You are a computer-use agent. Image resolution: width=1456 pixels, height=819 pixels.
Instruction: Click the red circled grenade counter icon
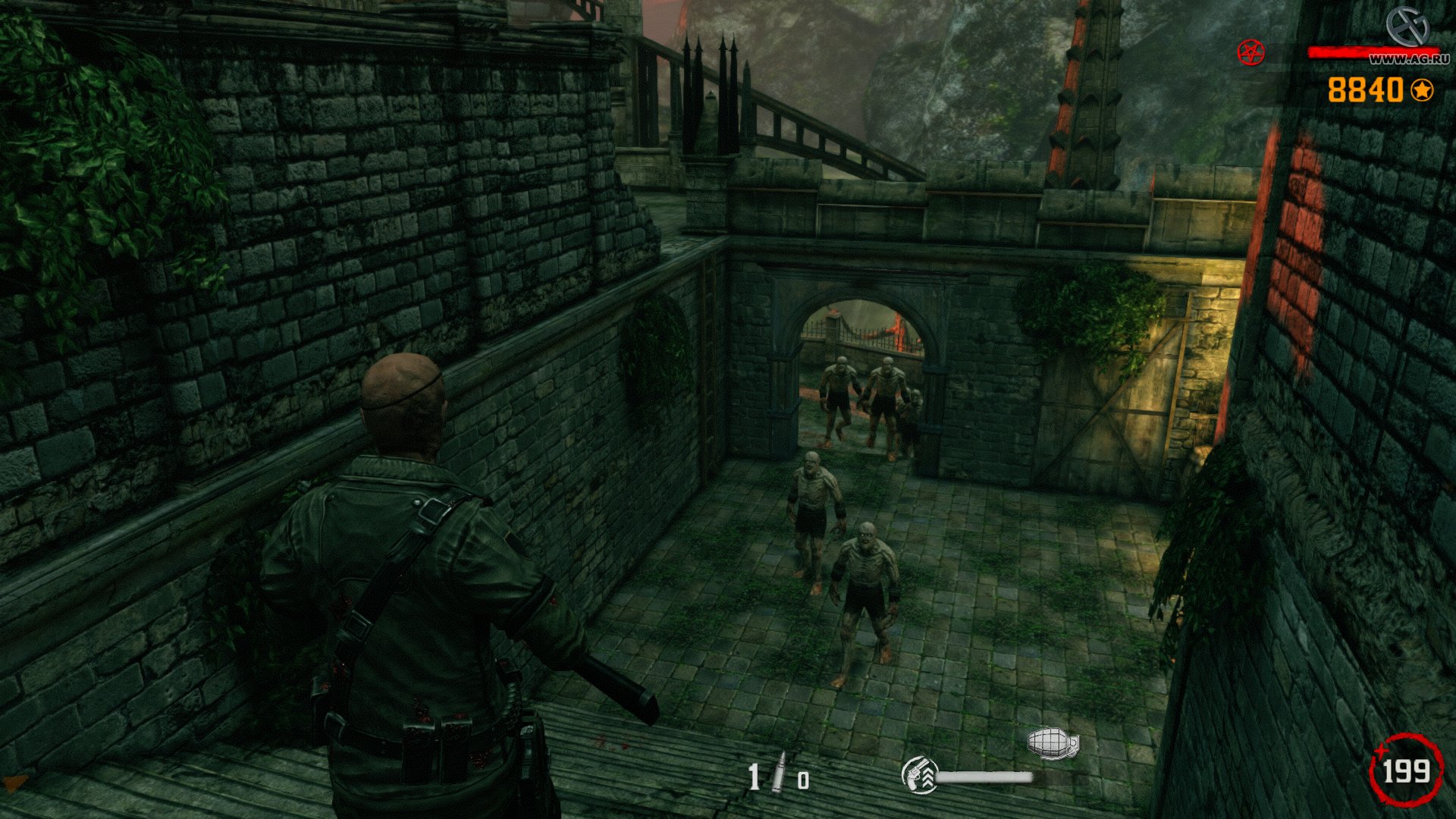(x=1407, y=772)
